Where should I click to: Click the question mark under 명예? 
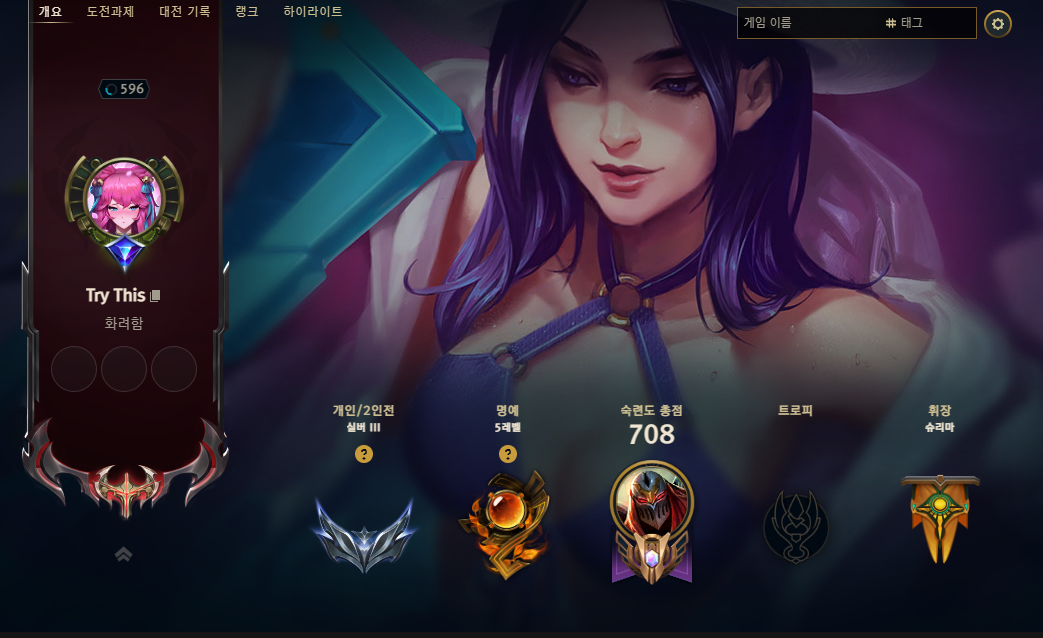point(508,454)
